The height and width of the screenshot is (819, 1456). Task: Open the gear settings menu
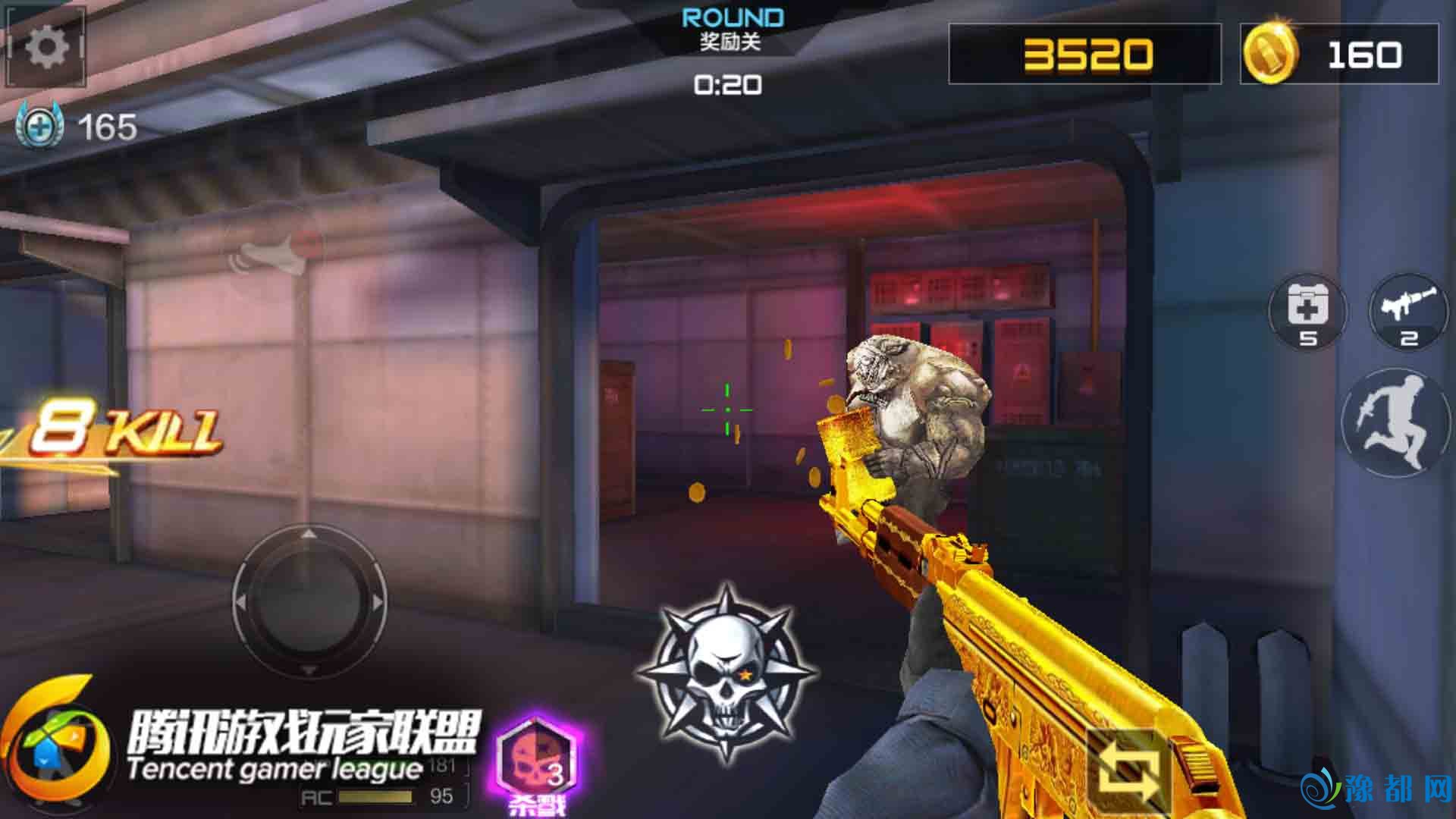46,49
